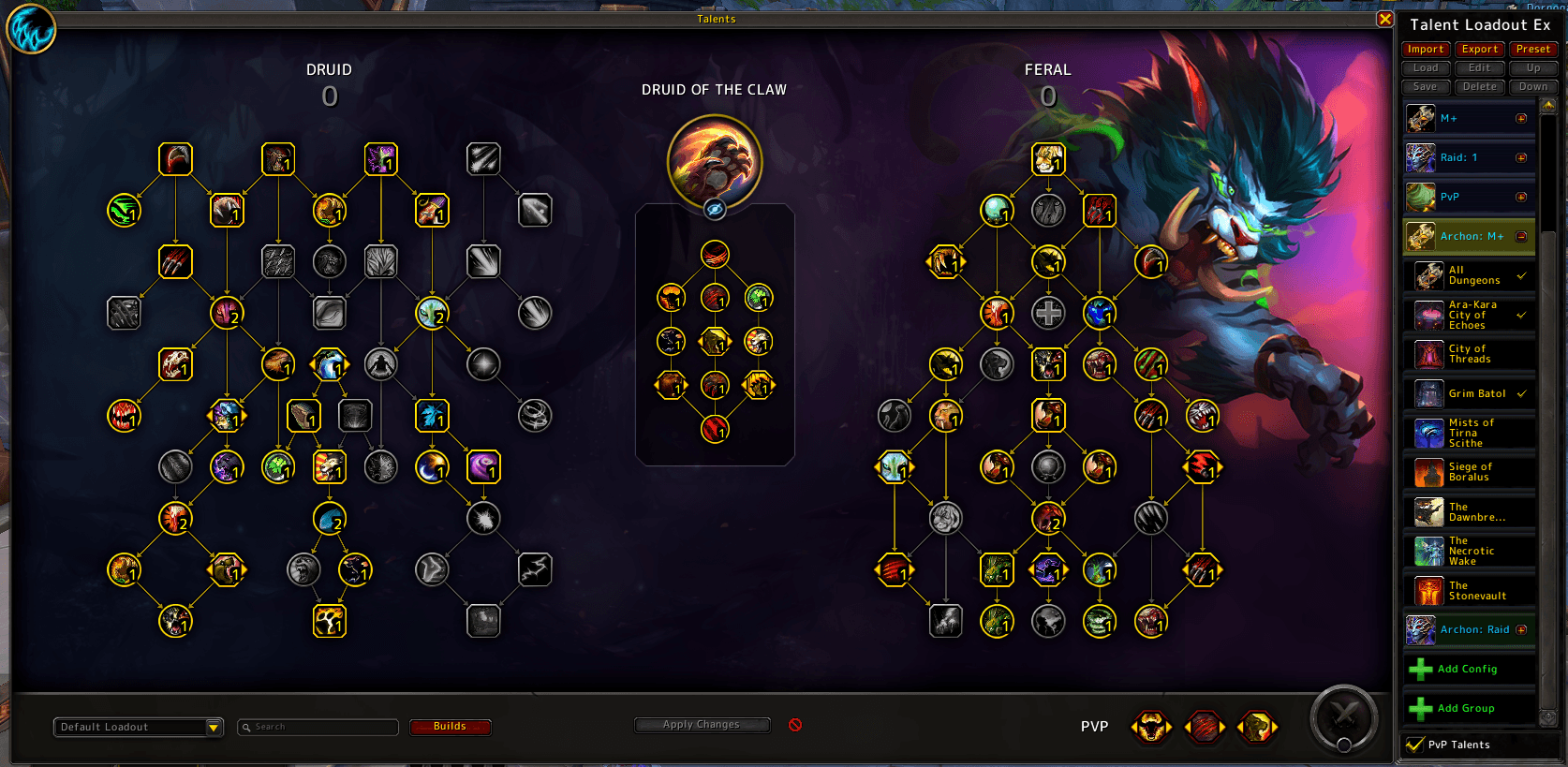
Task: Open the Default Loadout dropdown
Action: point(214,728)
